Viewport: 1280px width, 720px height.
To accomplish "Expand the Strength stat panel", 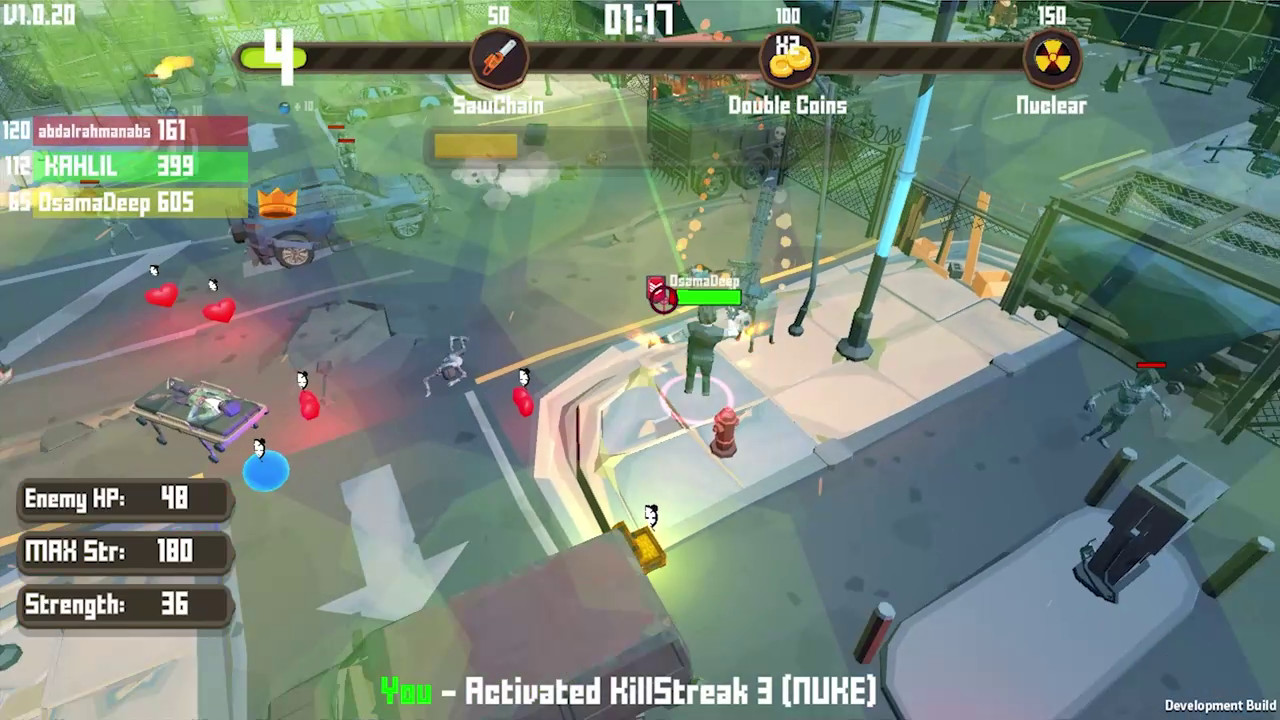I will 120,604.
